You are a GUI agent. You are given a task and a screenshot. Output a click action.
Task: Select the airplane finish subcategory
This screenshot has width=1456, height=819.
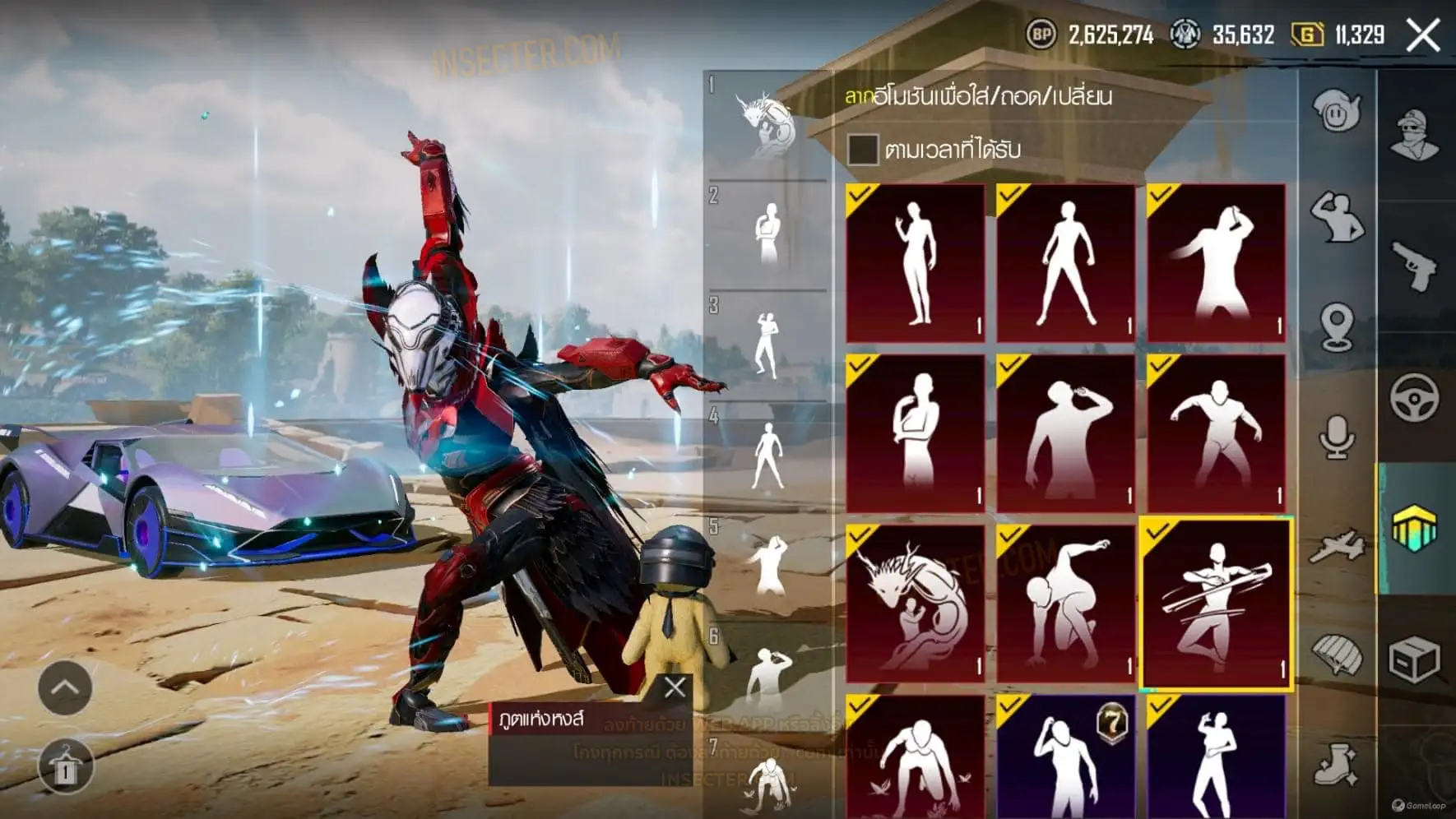click(x=1337, y=545)
